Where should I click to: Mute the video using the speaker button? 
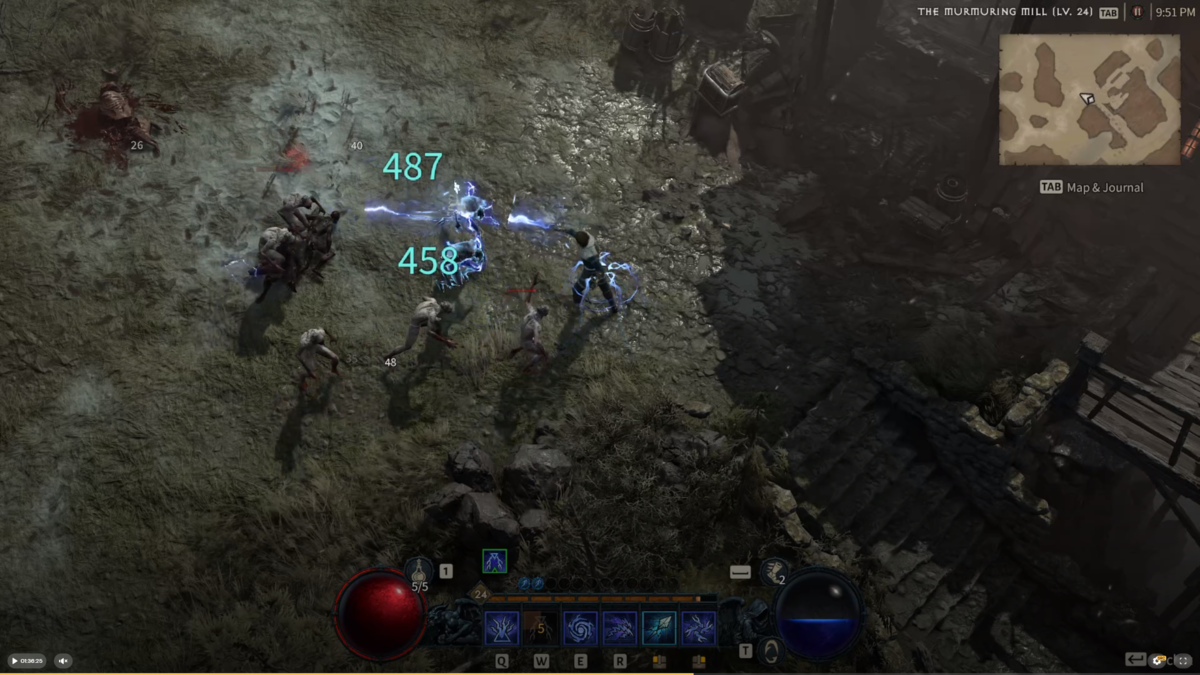[x=63, y=661]
